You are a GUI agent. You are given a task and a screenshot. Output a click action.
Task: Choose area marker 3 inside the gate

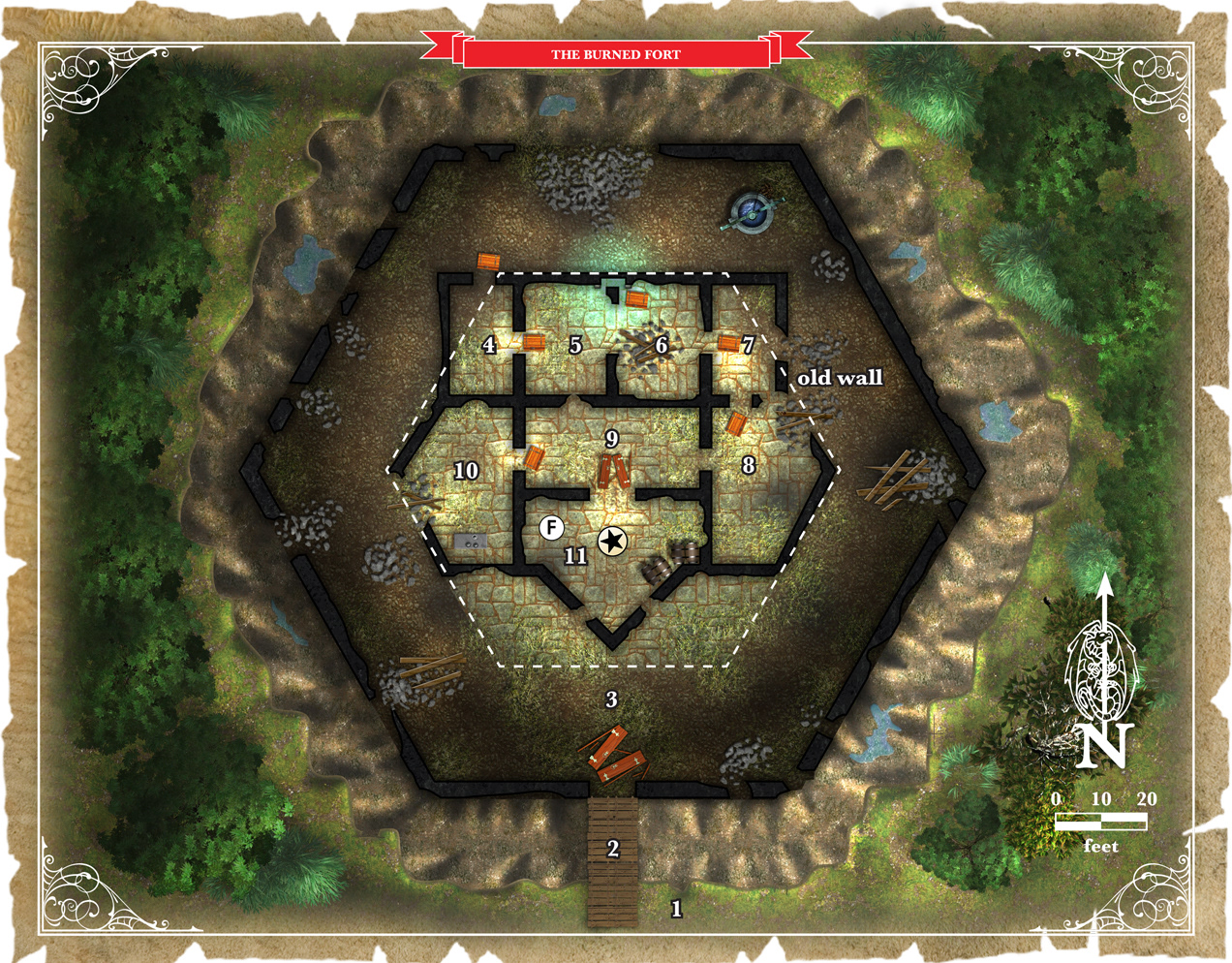tap(611, 699)
